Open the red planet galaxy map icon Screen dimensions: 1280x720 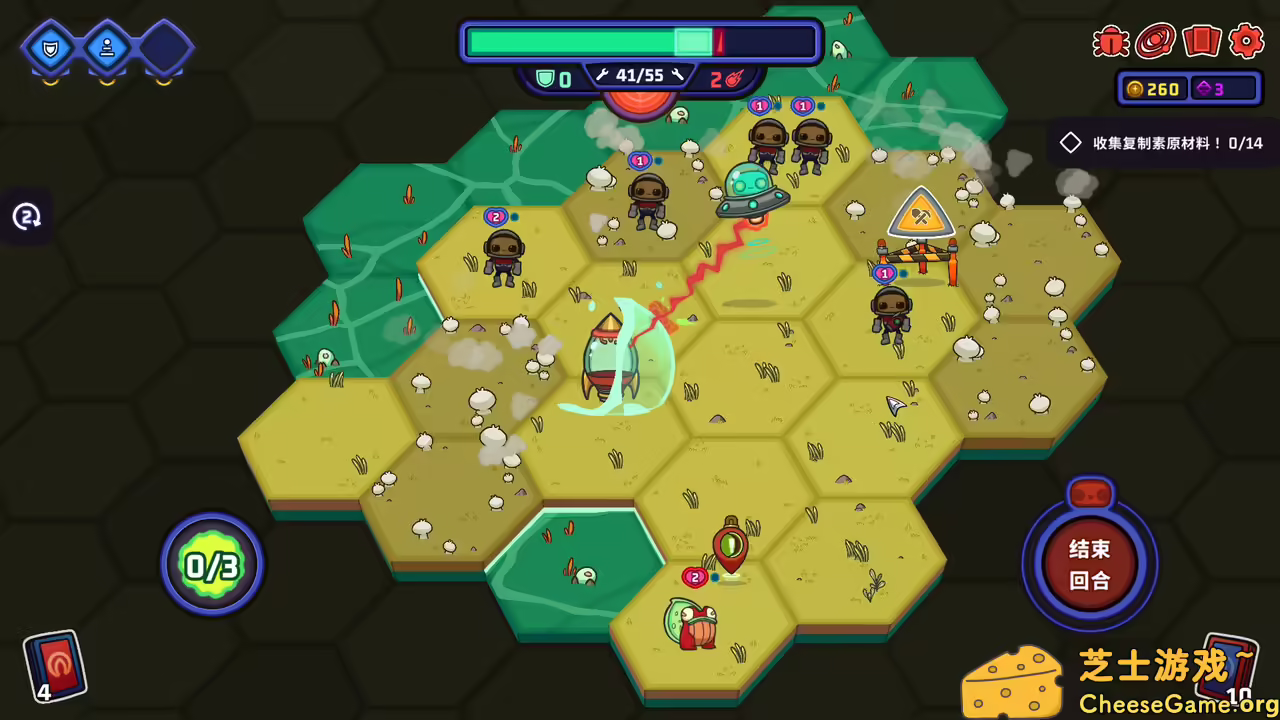click(x=1156, y=41)
